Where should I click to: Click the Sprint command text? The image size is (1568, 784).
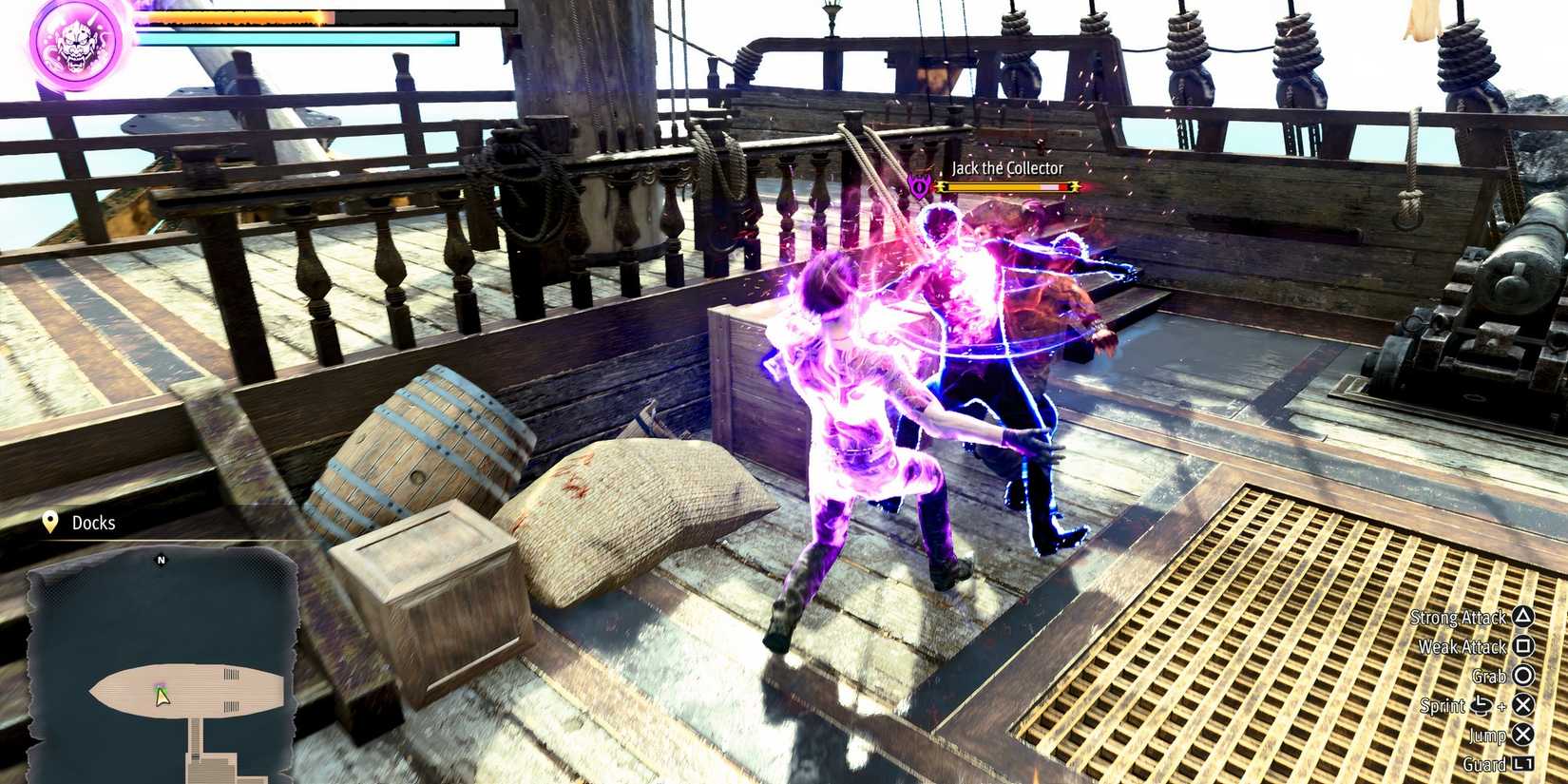1443,706
